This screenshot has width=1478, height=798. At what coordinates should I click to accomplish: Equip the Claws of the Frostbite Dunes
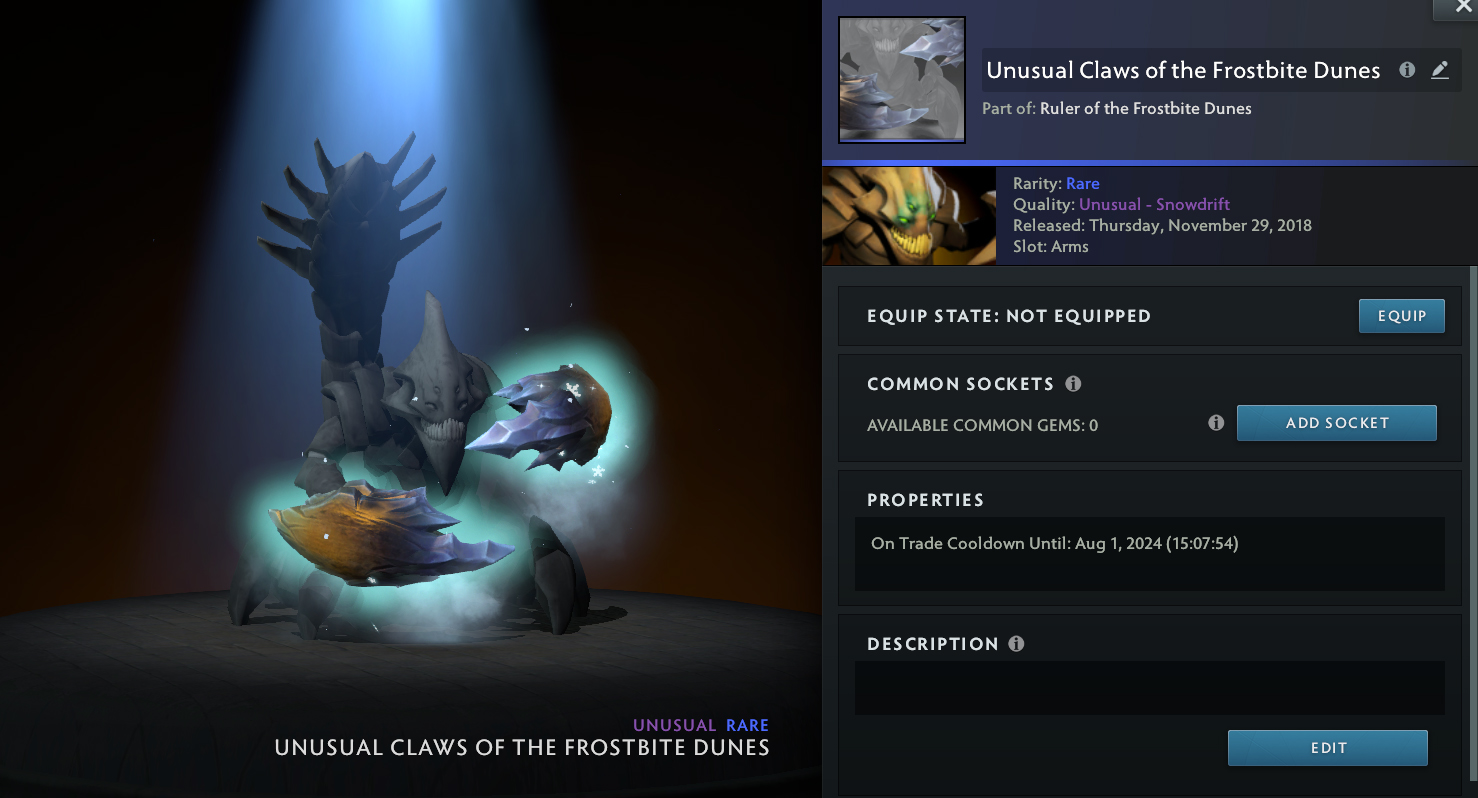coord(1401,316)
